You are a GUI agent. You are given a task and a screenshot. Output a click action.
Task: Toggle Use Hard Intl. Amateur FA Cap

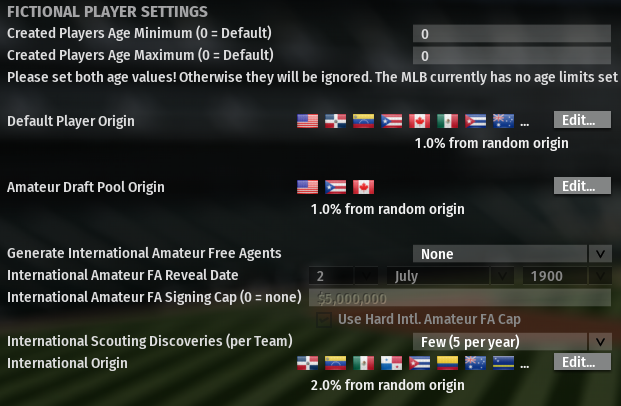(323, 319)
